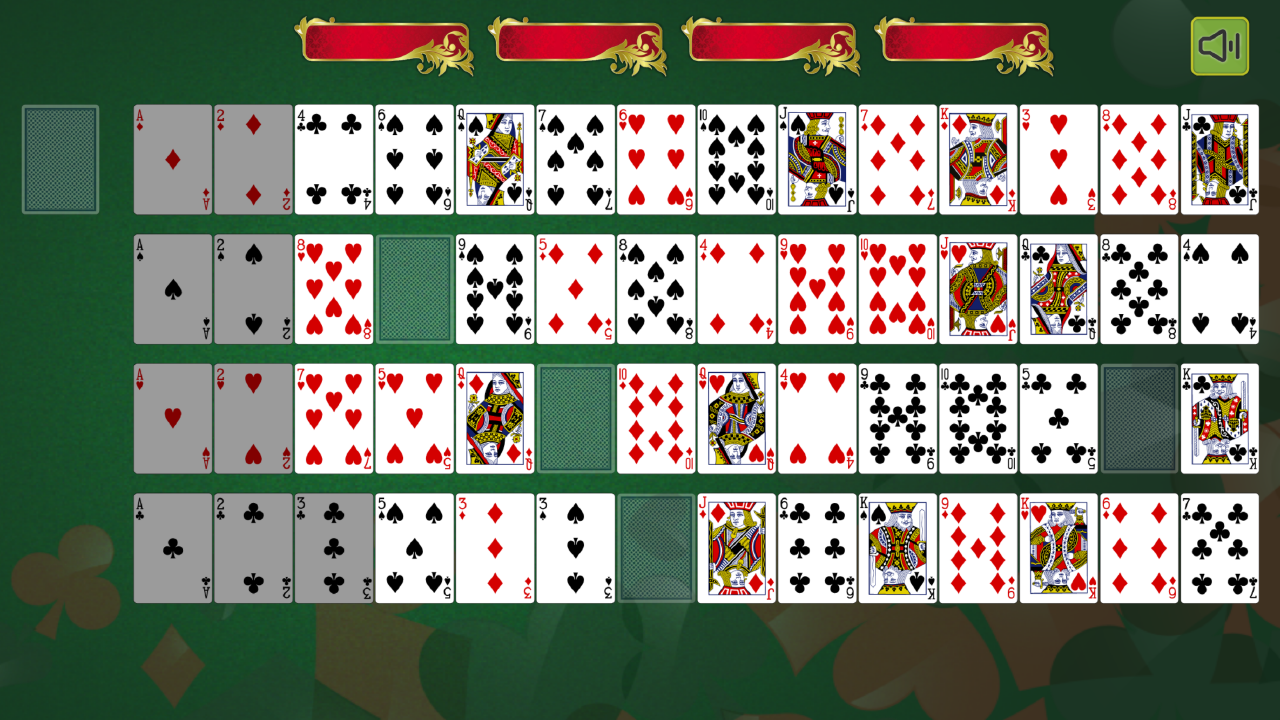Viewport: 1280px width, 720px height.
Task: Select the Ace of Spades card
Action: coord(172,288)
